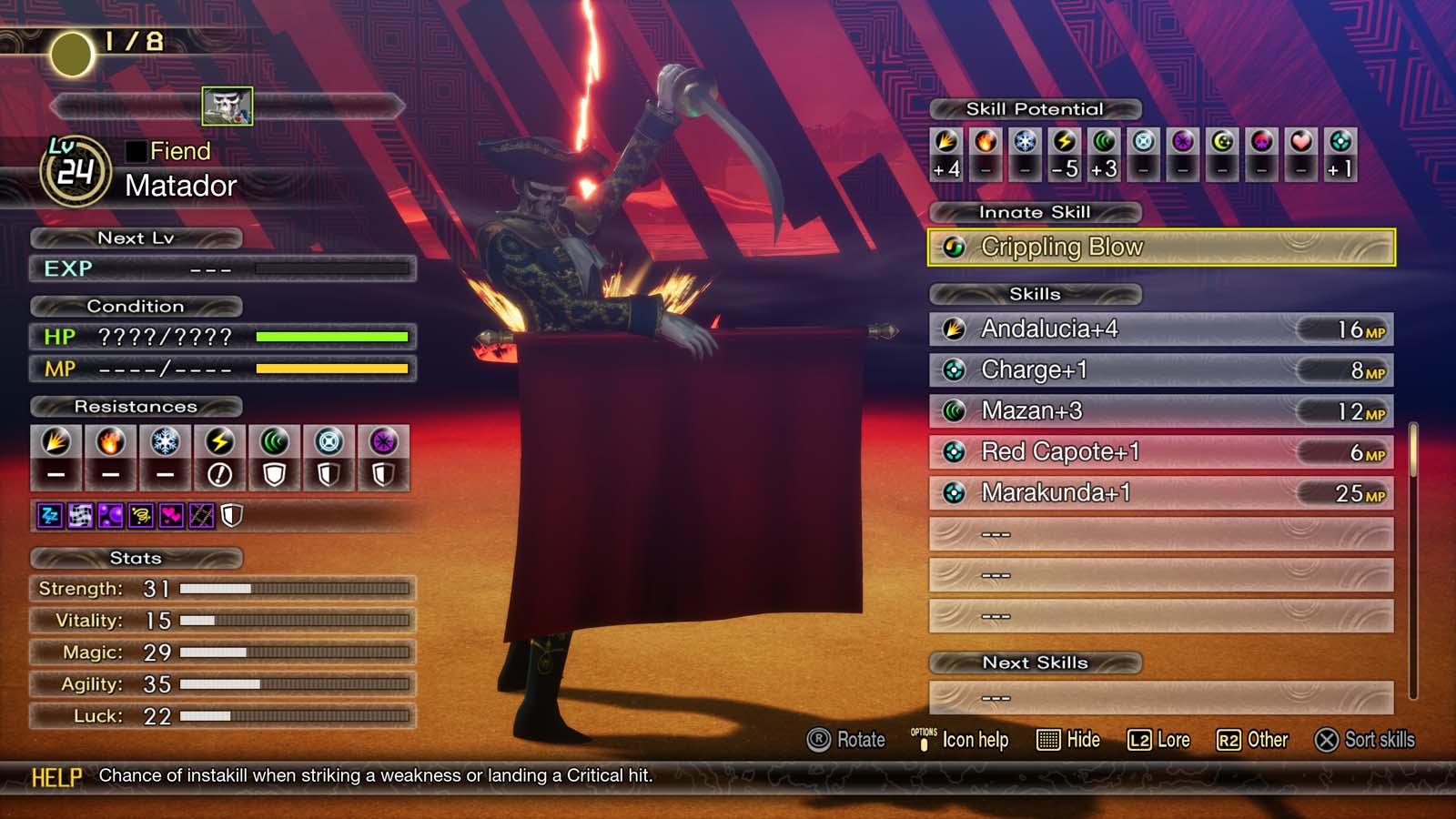This screenshot has width=1456, height=819.
Task: Select the fire icon under Skill Potential
Action: [x=984, y=144]
